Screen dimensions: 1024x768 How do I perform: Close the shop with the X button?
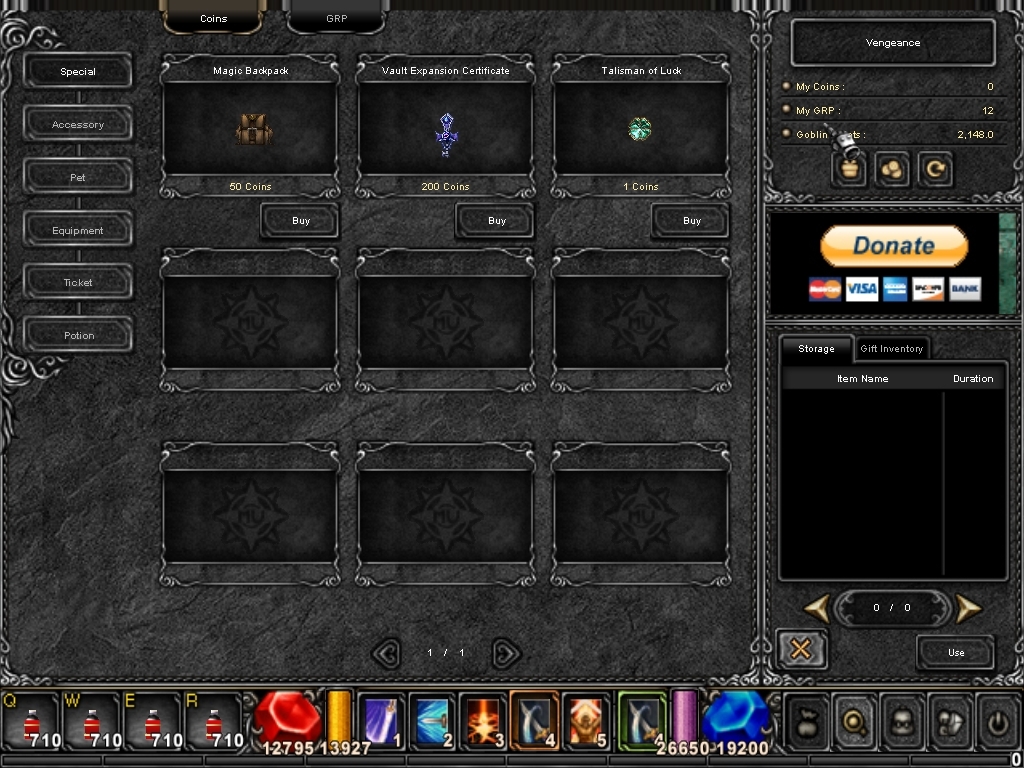[x=800, y=650]
